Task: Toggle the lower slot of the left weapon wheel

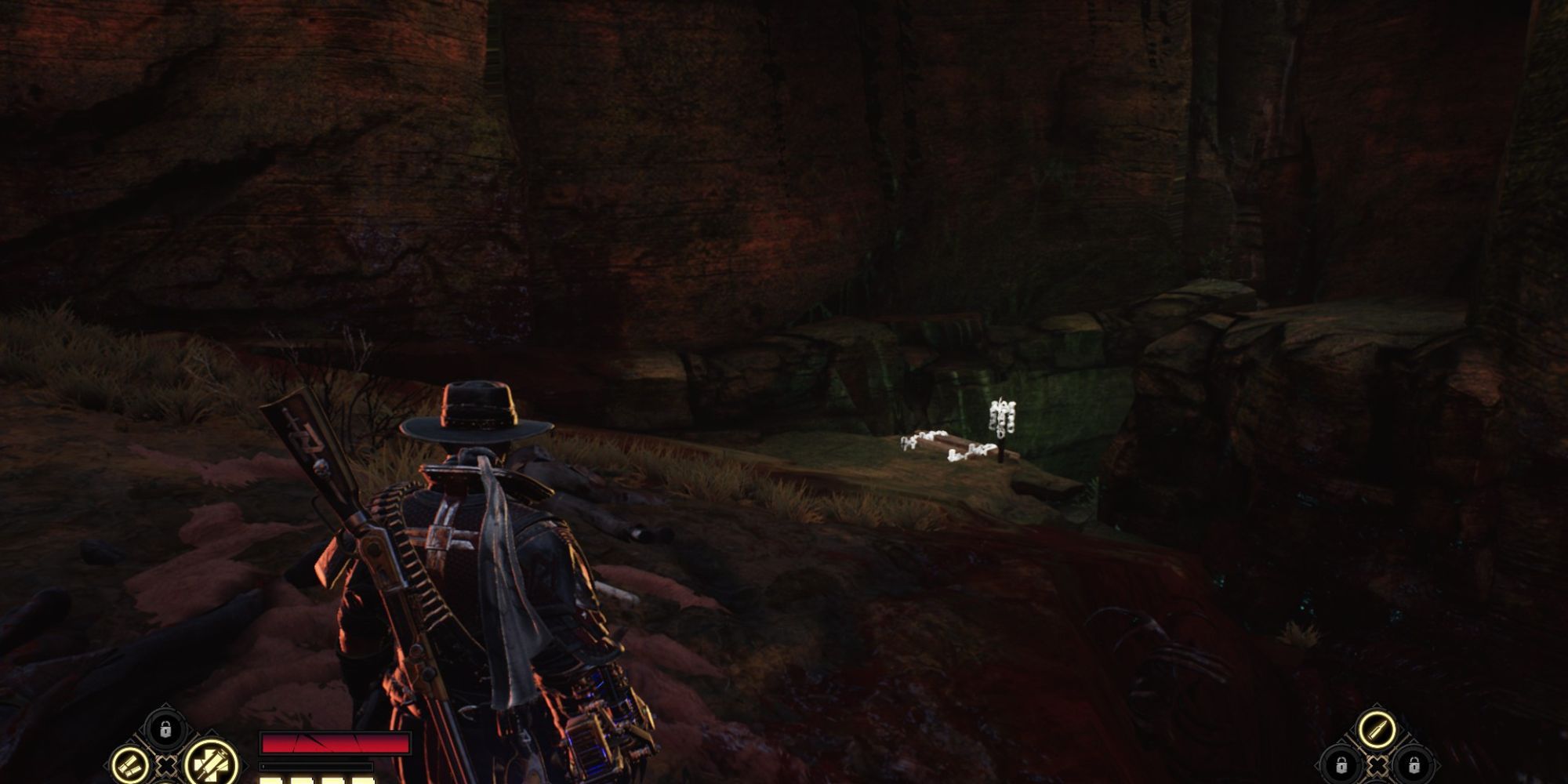Action: [x=167, y=782]
